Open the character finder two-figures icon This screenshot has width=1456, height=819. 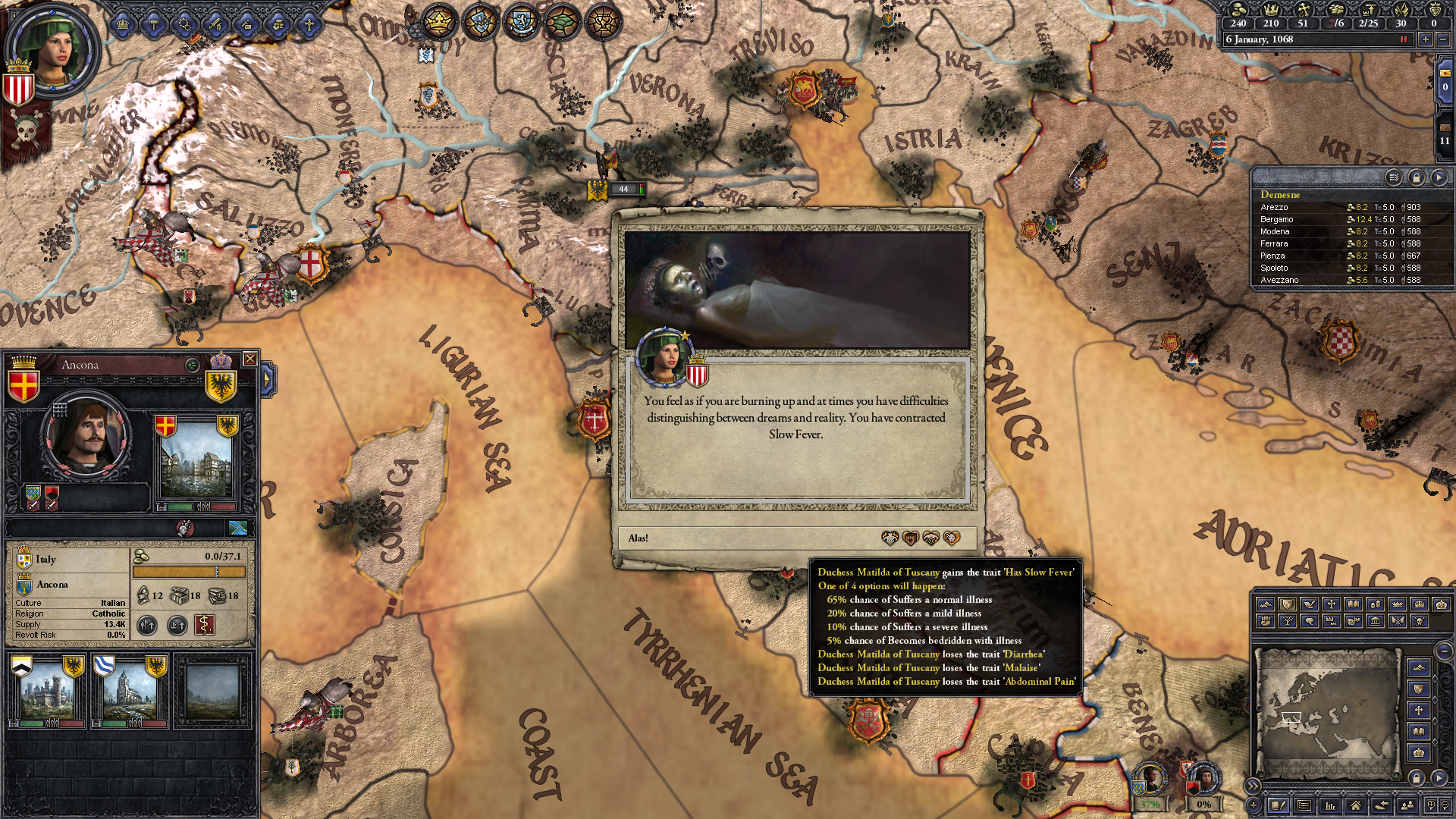tap(1407, 805)
